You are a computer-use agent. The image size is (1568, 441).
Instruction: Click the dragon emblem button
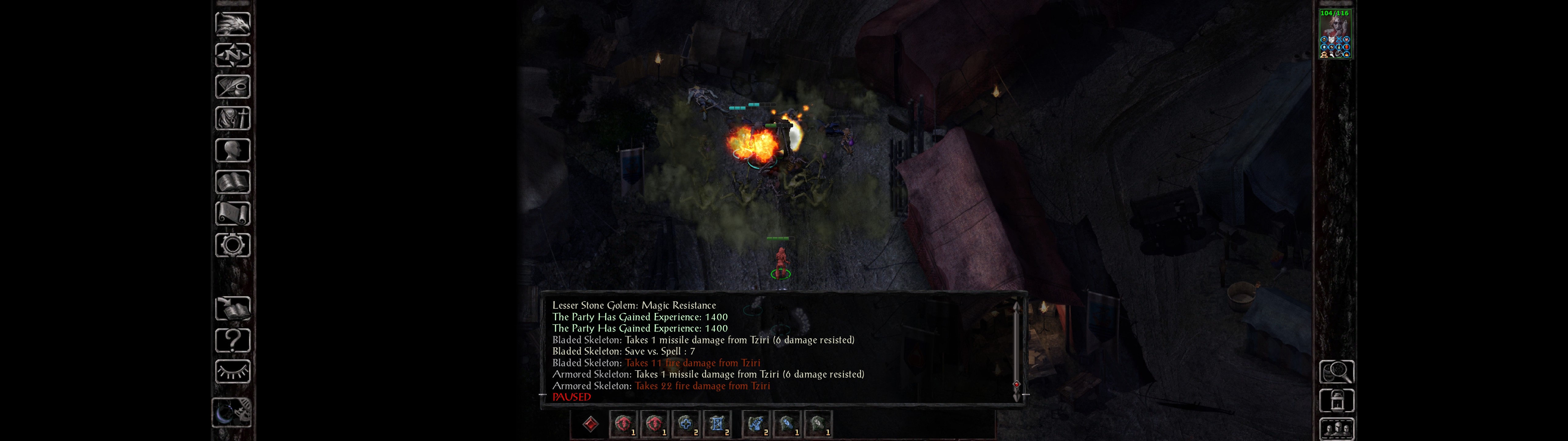pyautogui.click(x=232, y=24)
